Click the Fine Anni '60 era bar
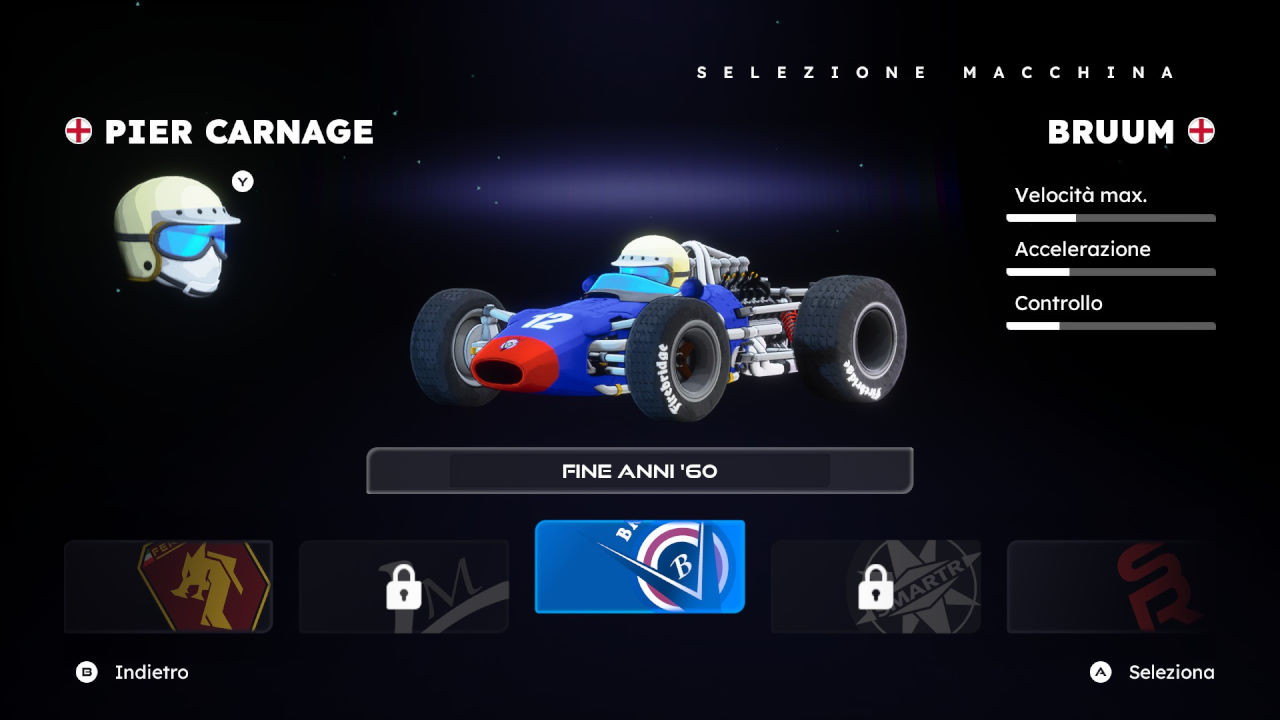Image resolution: width=1280 pixels, height=720 pixels. click(640, 471)
